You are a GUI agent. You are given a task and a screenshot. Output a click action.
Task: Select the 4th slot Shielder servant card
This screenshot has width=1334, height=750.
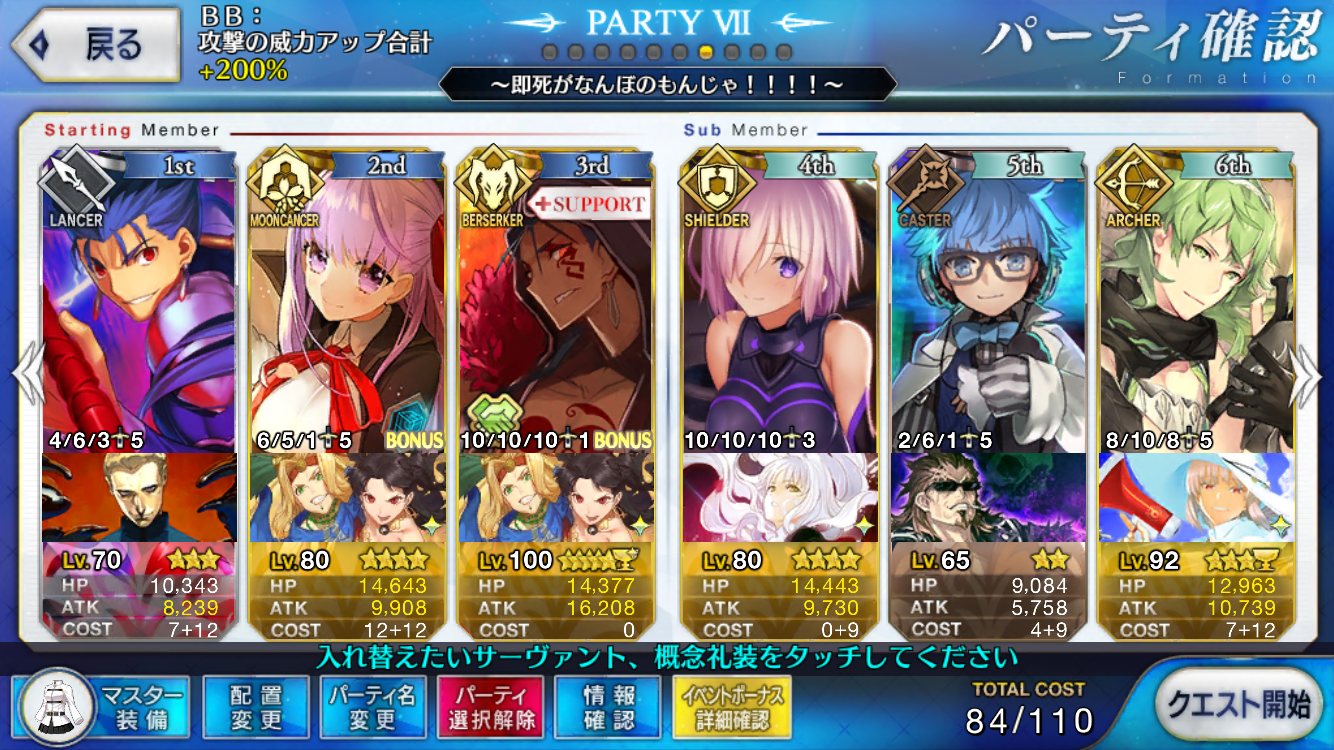pyautogui.click(x=779, y=310)
